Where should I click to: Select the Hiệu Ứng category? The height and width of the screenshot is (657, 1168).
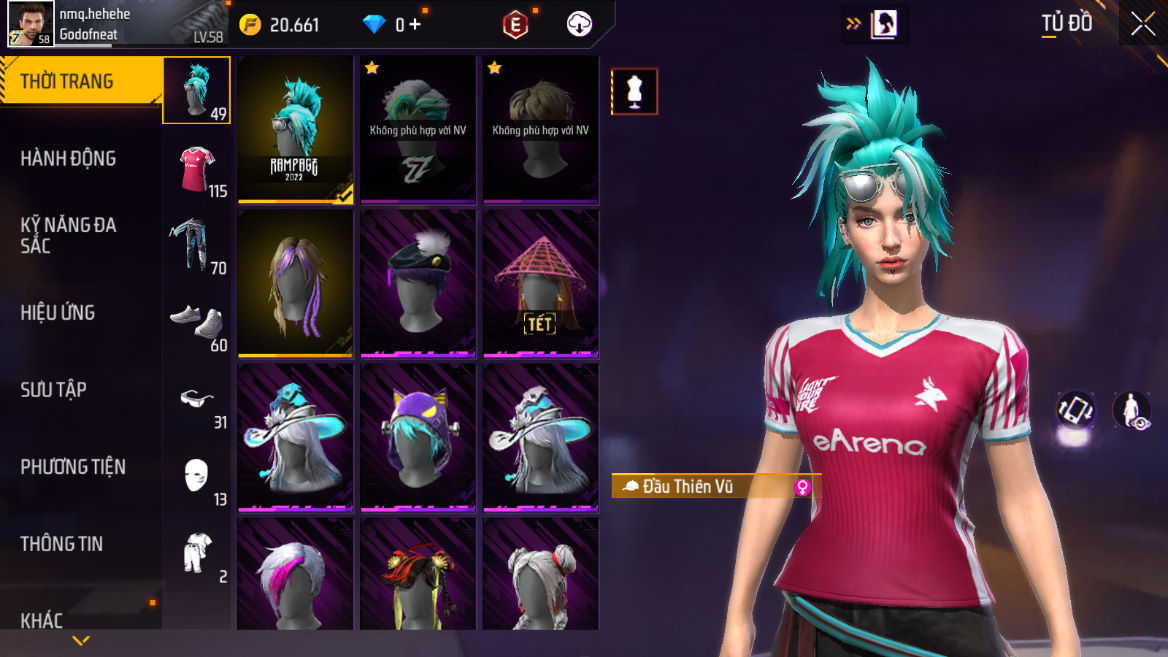coord(58,312)
